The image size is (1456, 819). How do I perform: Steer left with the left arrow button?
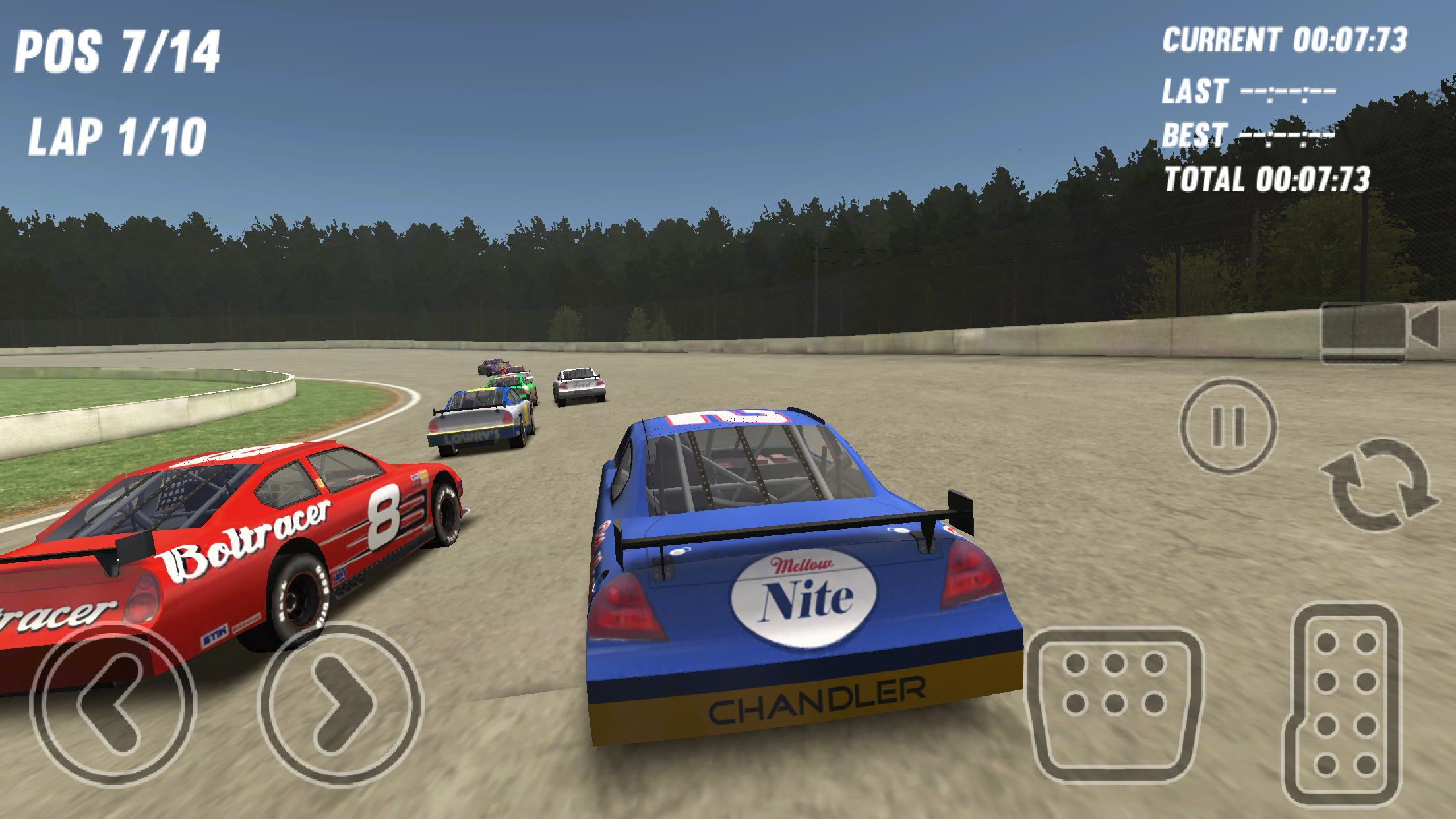[113, 704]
